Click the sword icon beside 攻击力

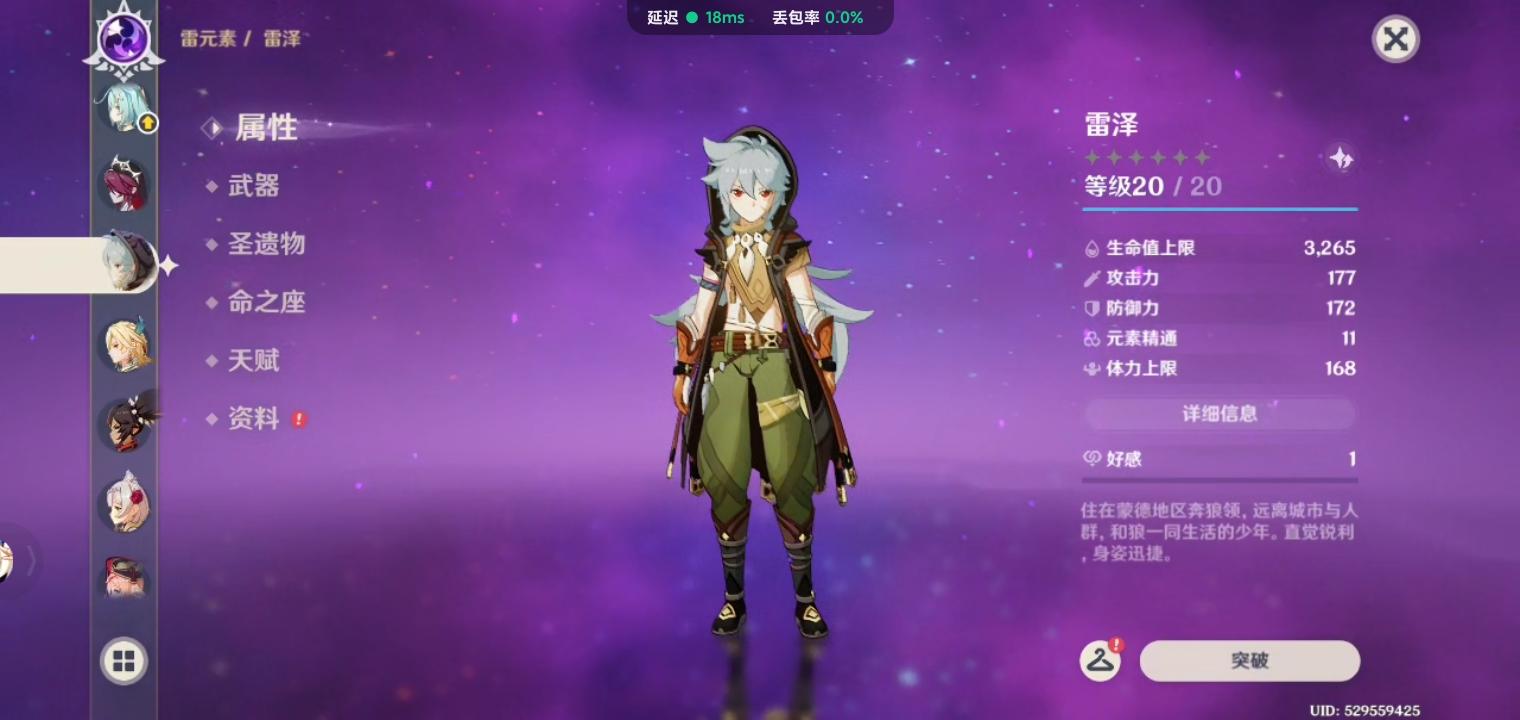[1092, 278]
